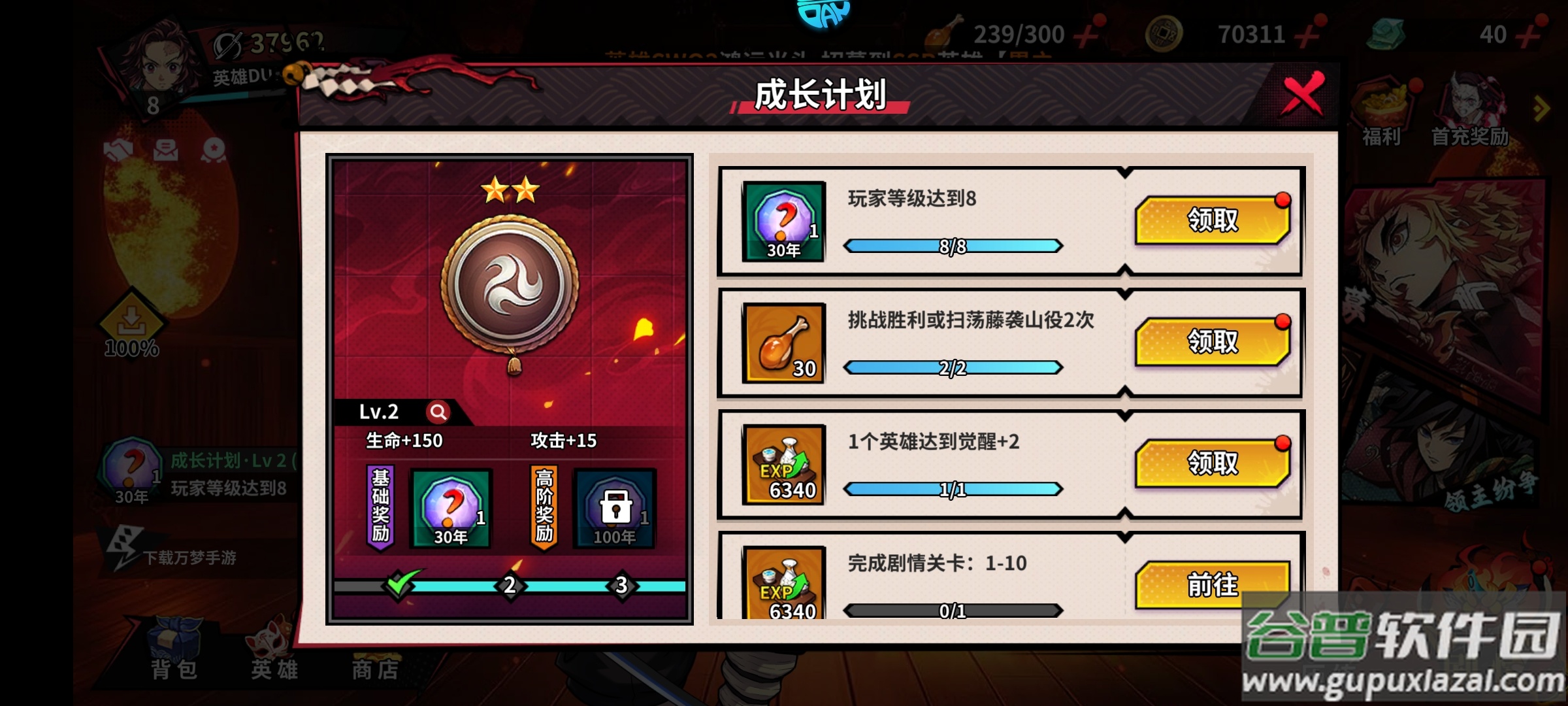Open the mail inbox icon

click(167, 150)
